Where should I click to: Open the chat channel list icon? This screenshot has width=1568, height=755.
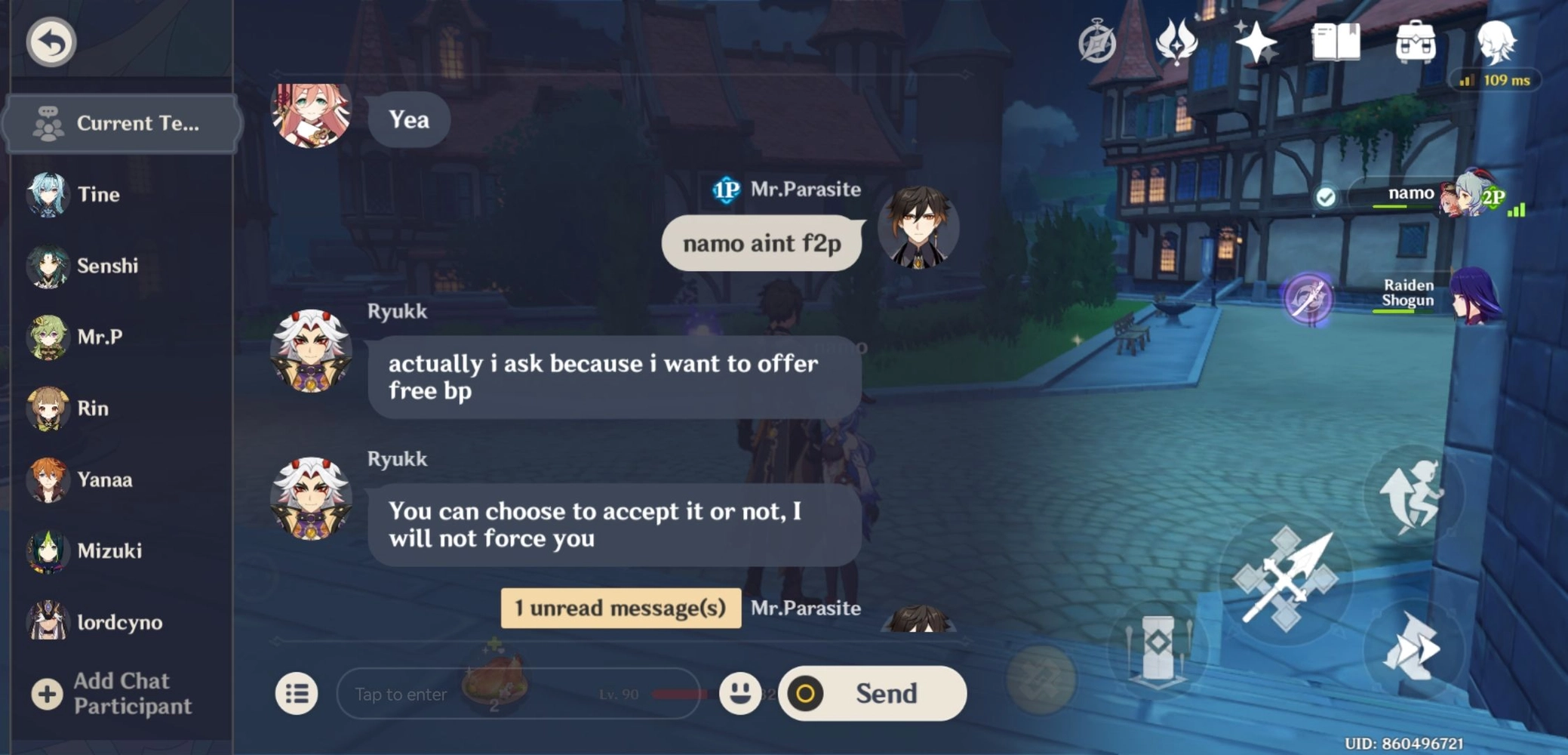296,693
